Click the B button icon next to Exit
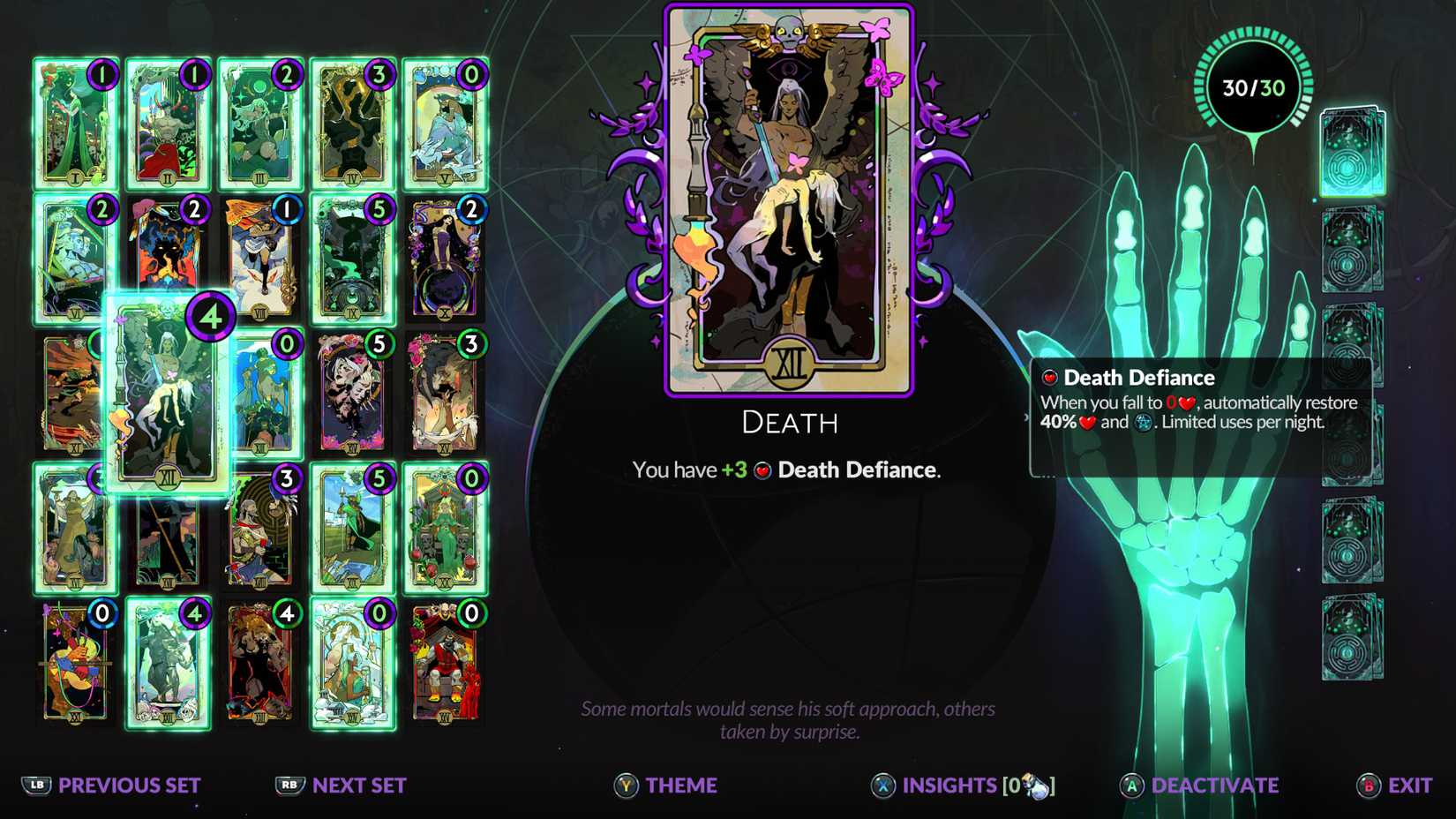The height and width of the screenshot is (819, 1456). 1366,785
